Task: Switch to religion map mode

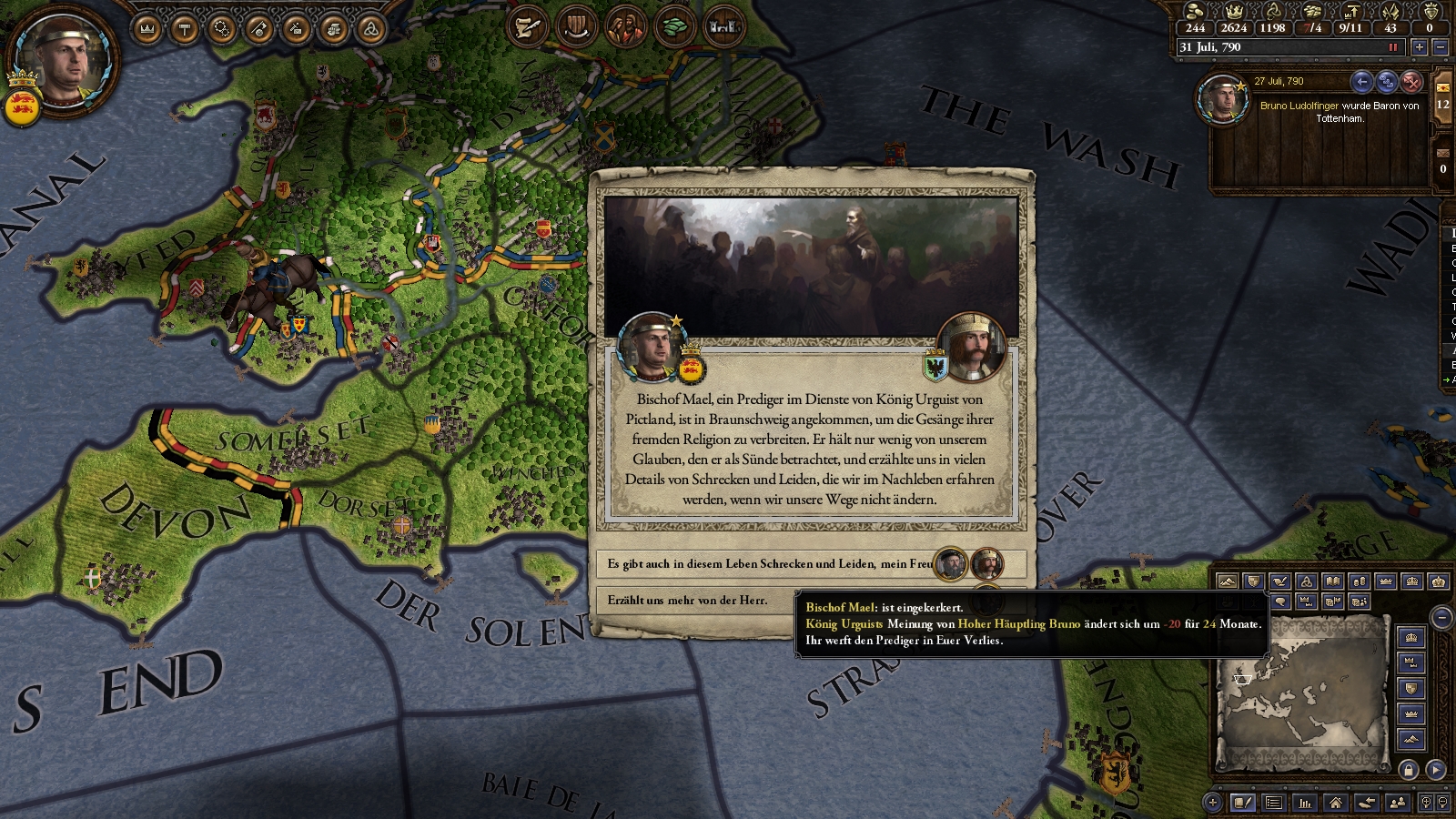Action: click(x=1307, y=581)
